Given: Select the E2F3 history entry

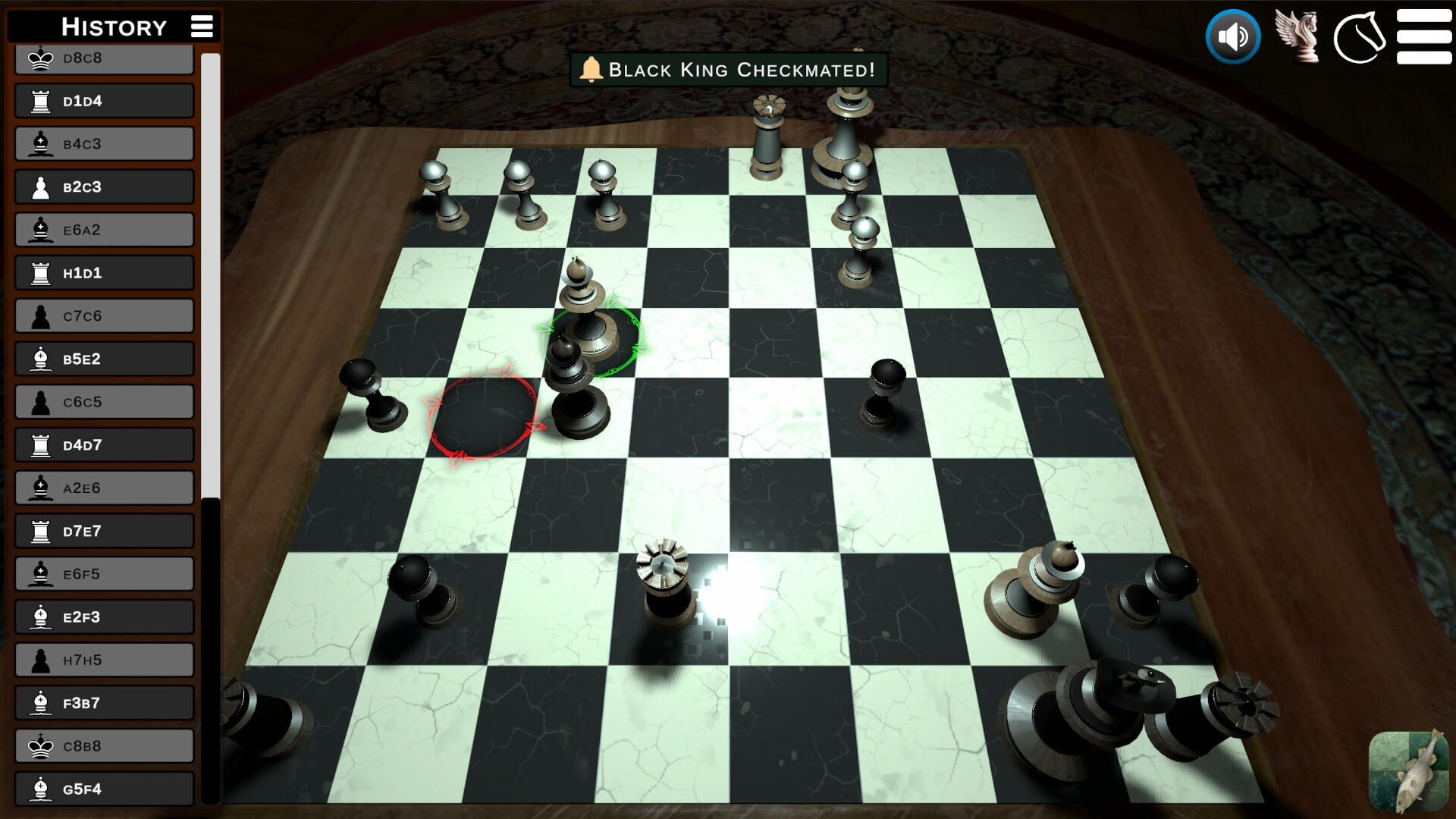Looking at the screenshot, I should [104, 617].
